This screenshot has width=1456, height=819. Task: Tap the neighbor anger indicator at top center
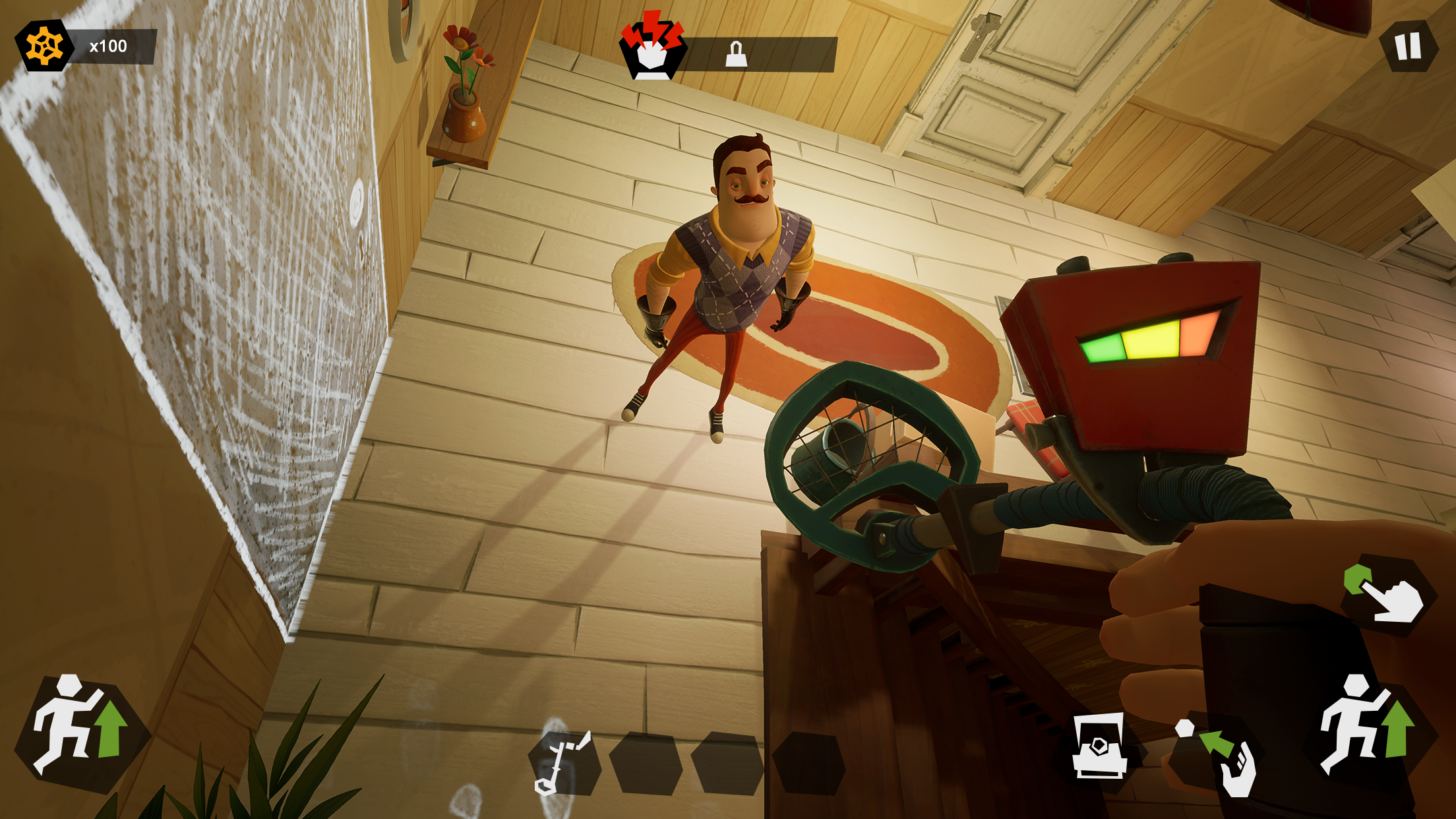(653, 46)
